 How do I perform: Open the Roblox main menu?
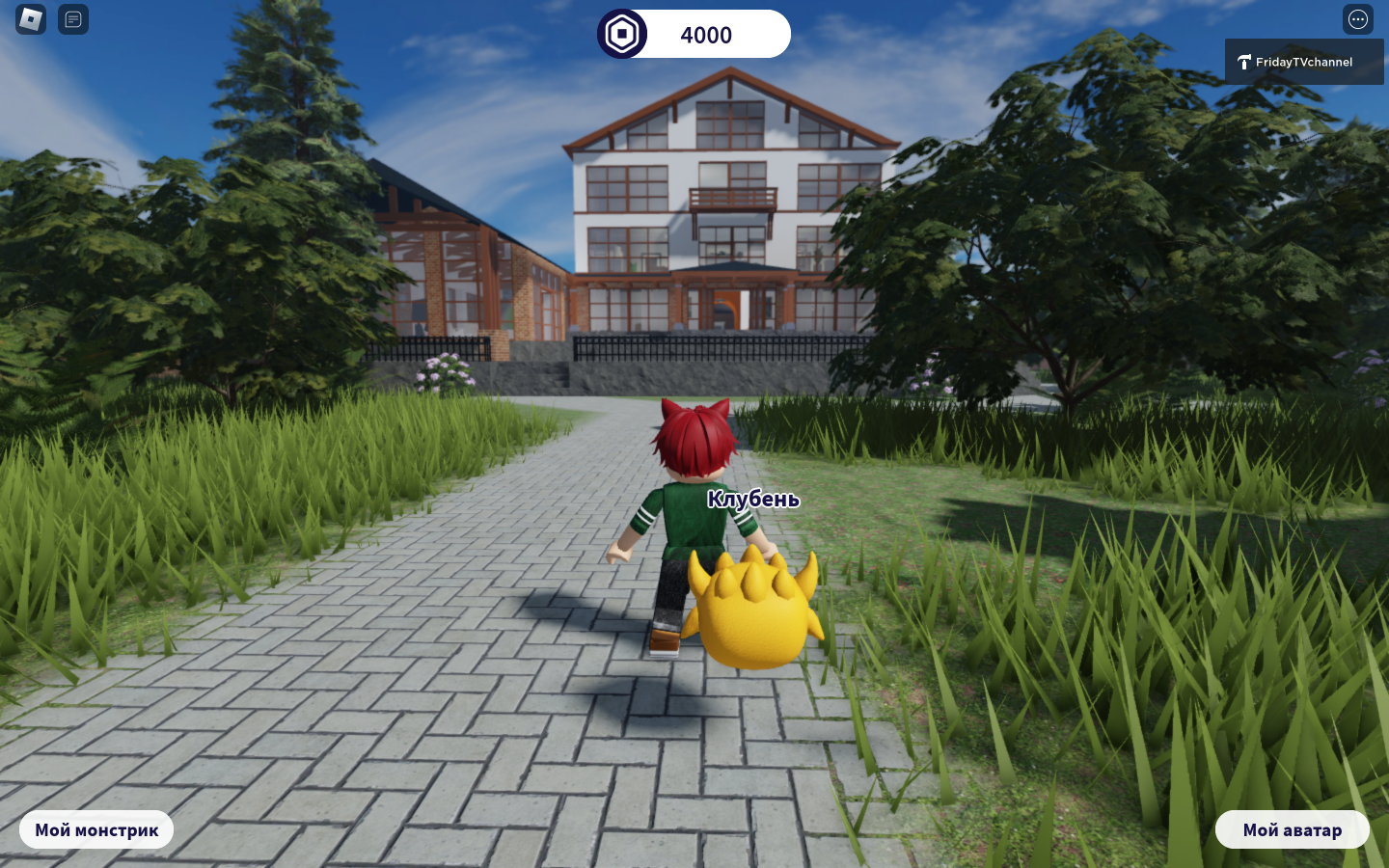[31, 19]
